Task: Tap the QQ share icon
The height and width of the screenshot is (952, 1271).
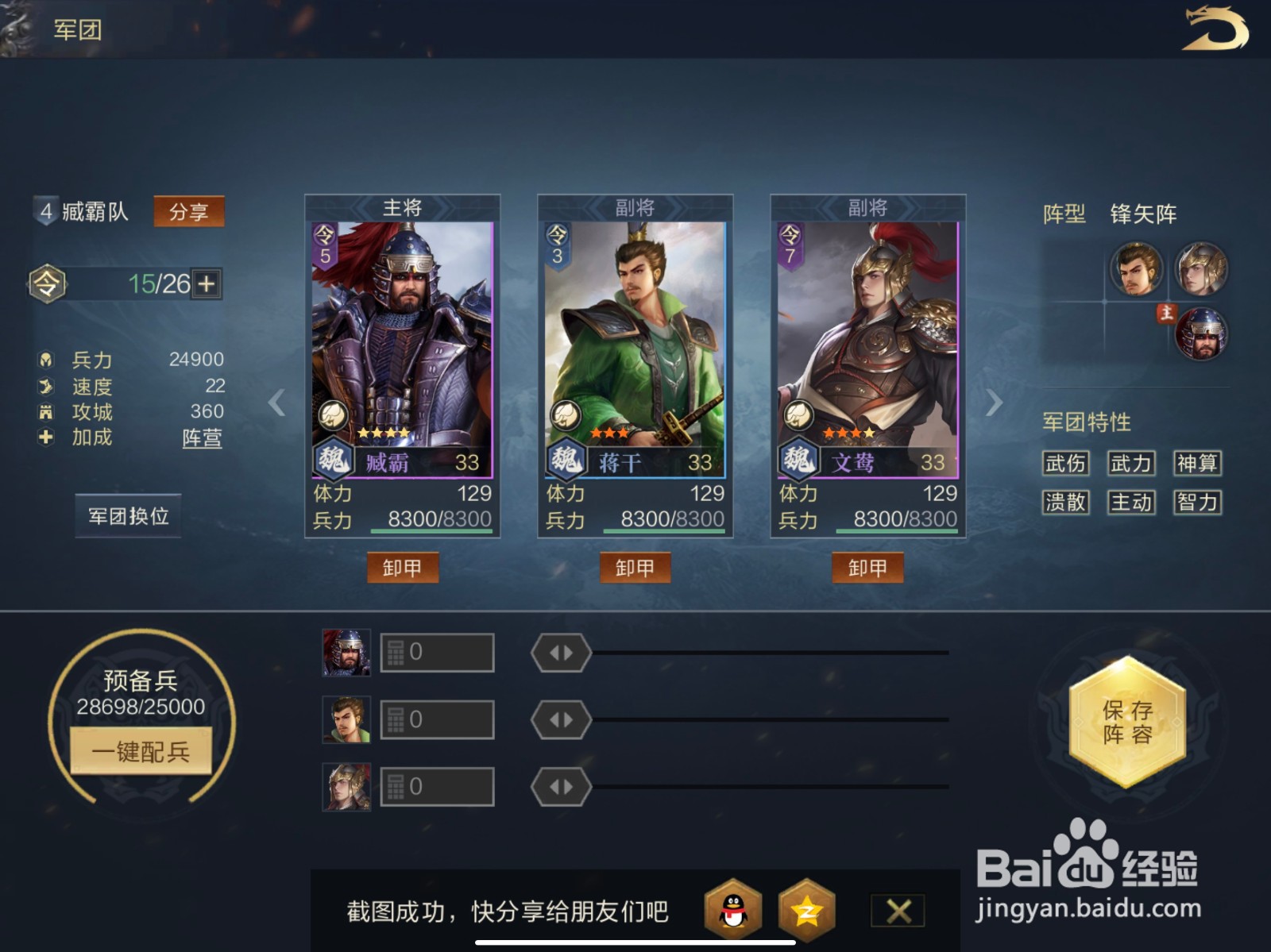Action: click(x=732, y=910)
